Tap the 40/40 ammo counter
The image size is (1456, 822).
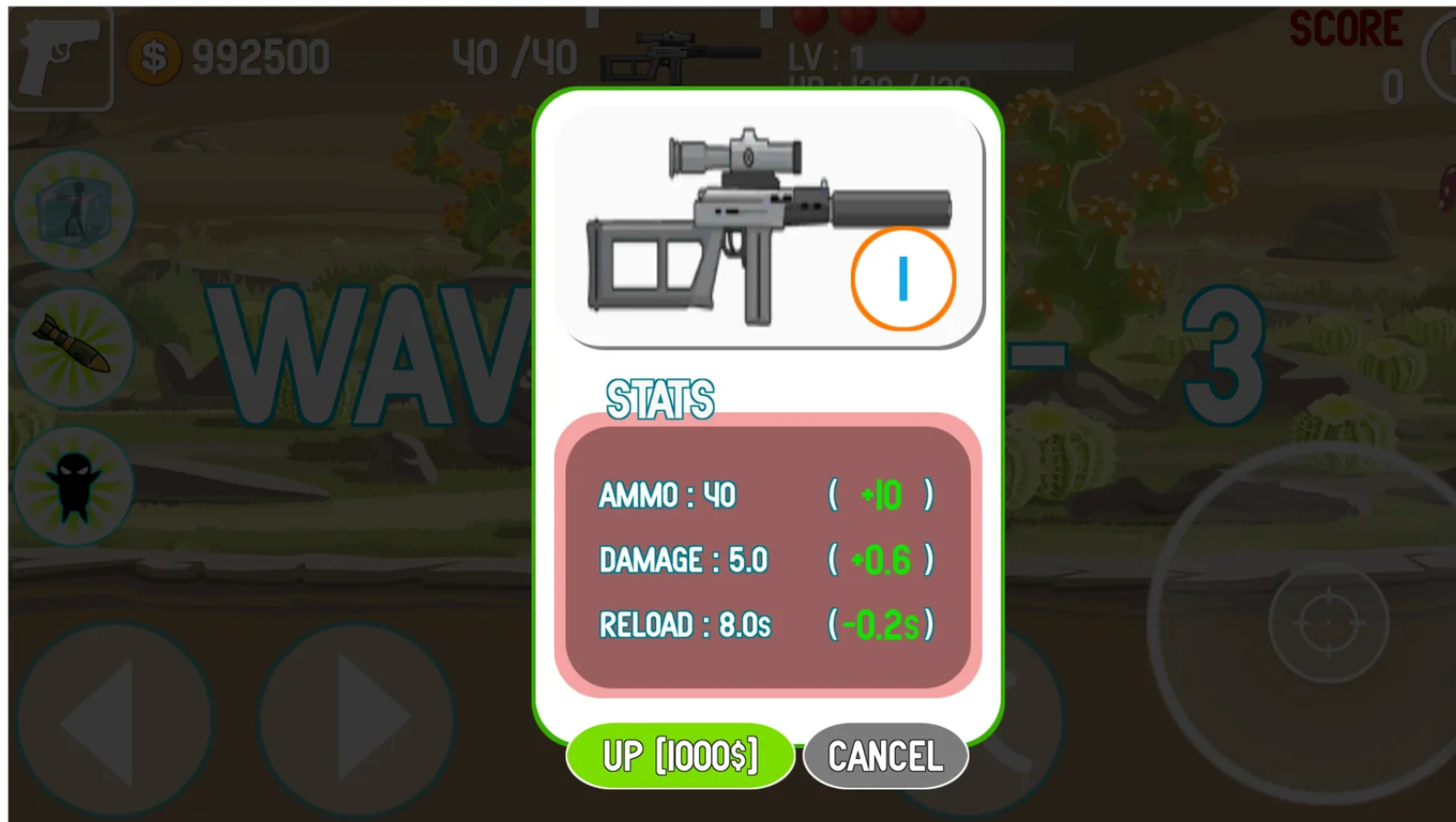point(514,55)
